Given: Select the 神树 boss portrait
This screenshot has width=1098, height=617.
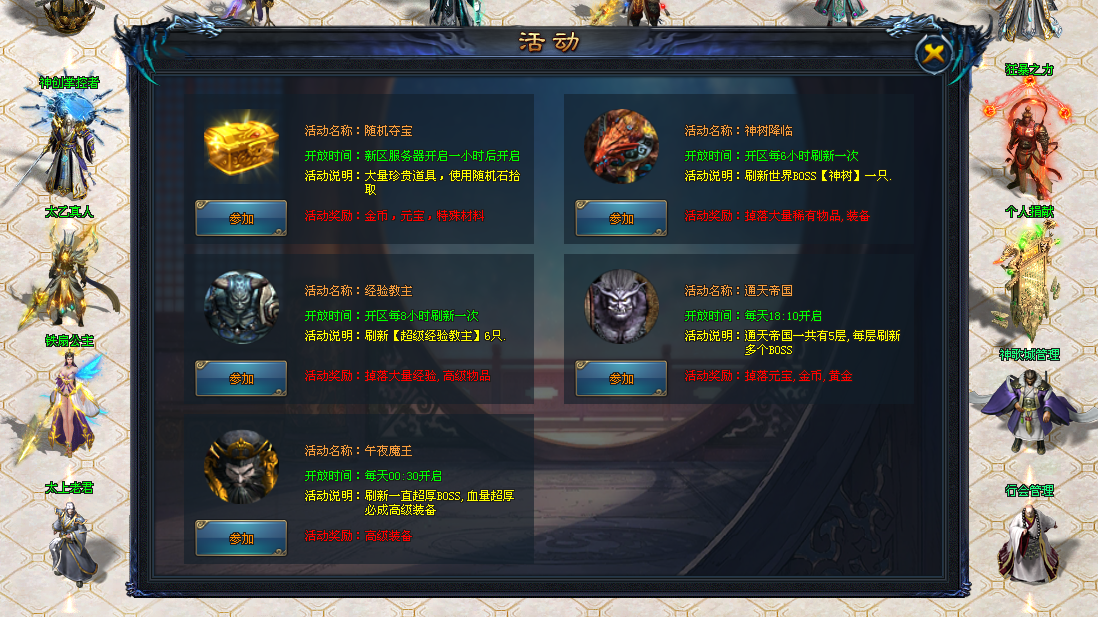Looking at the screenshot, I should [x=621, y=146].
